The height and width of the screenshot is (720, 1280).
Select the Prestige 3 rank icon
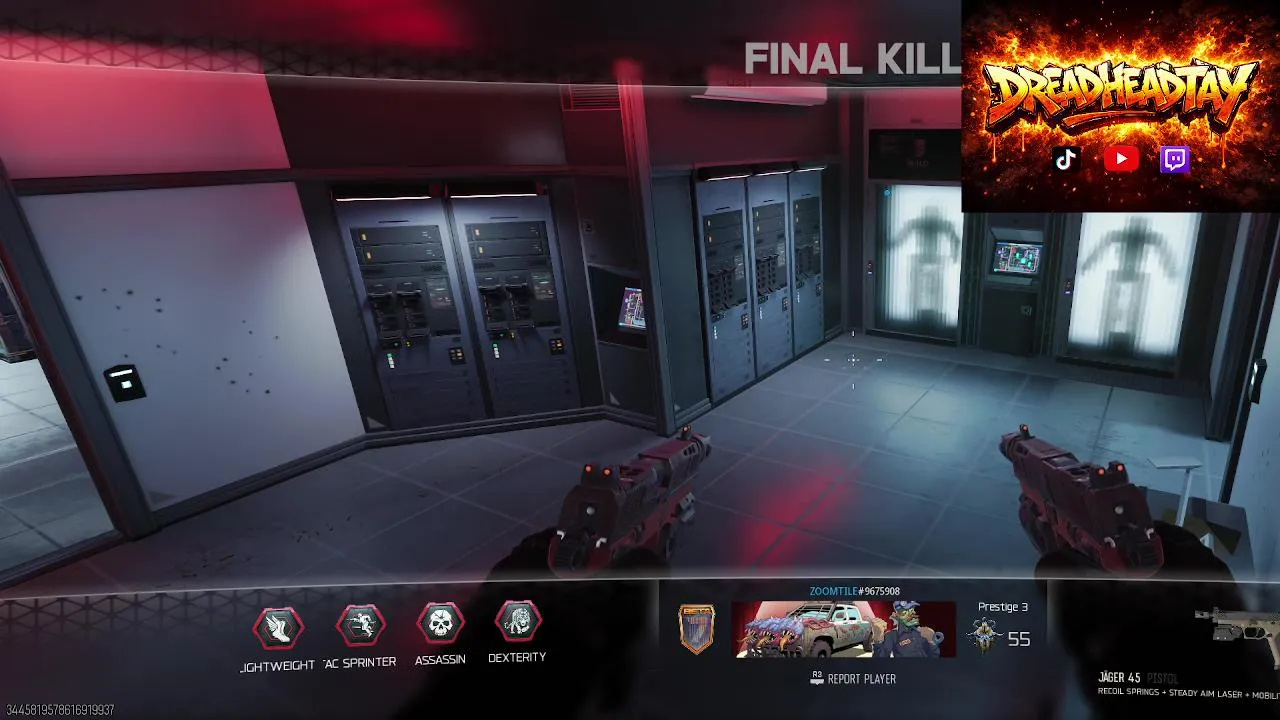pyautogui.click(x=983, y=636)
